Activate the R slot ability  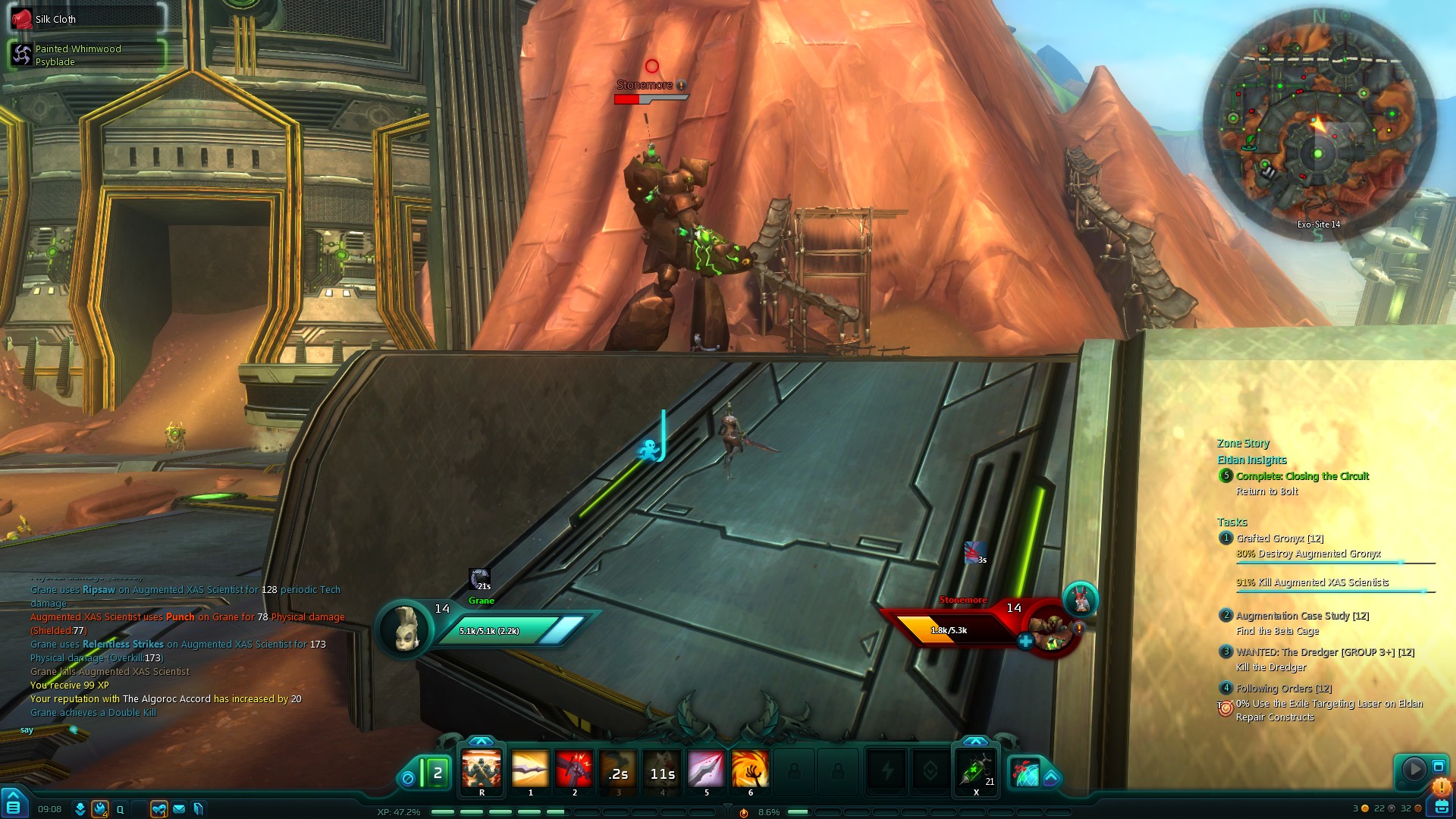pos(482,769)
